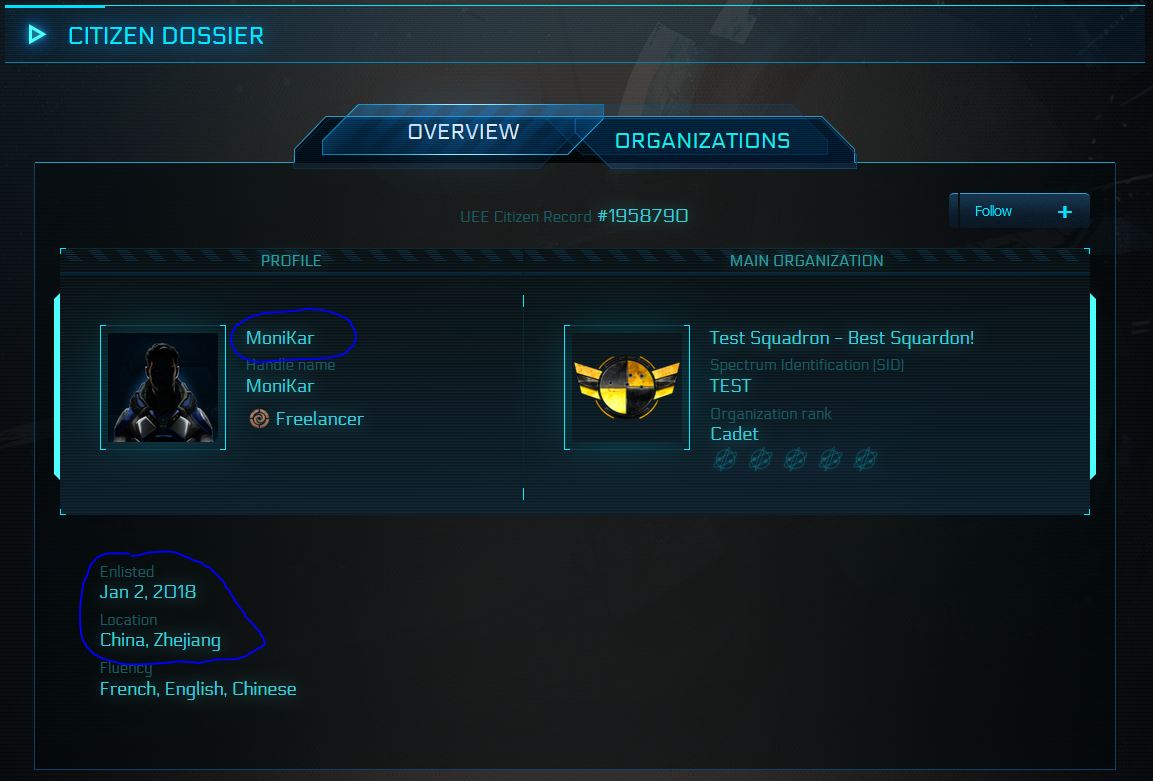Click the Test Squadron organization logo
This screenshot has height=781, width=1153.
pos(627,387)
